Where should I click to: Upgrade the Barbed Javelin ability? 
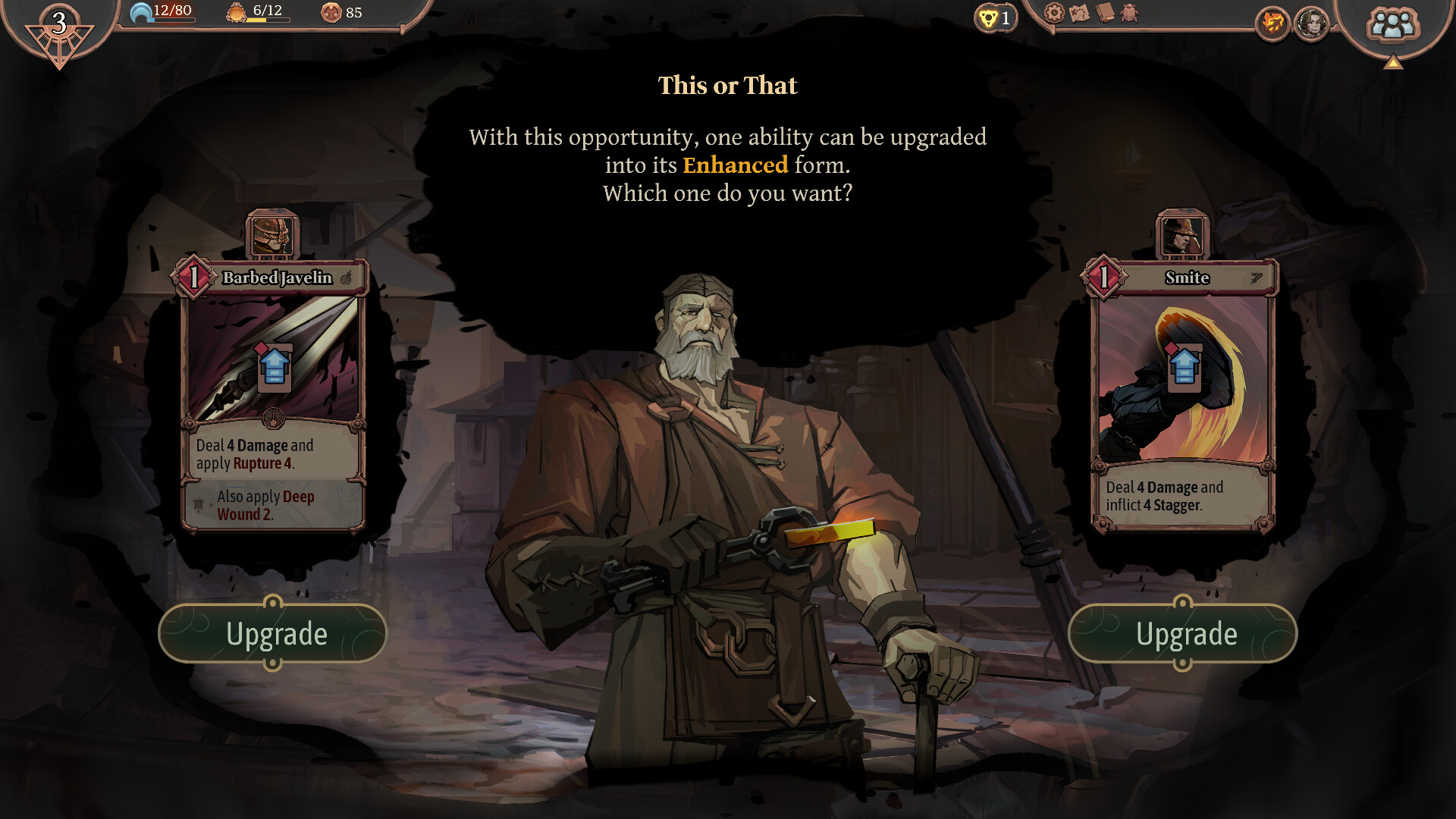click(x=272, y=634)
